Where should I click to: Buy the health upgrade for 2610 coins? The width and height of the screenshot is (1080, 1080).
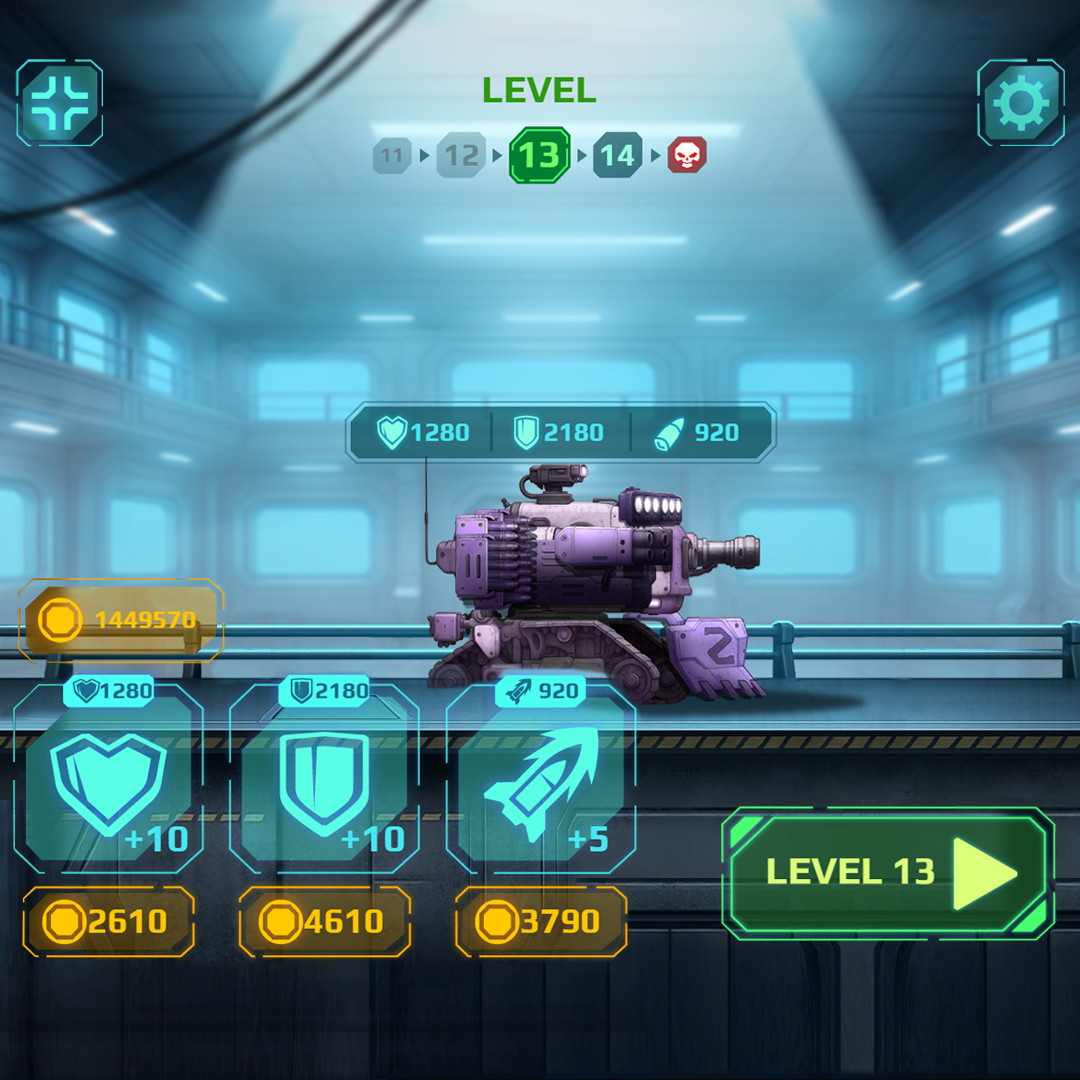coord(108,921)
